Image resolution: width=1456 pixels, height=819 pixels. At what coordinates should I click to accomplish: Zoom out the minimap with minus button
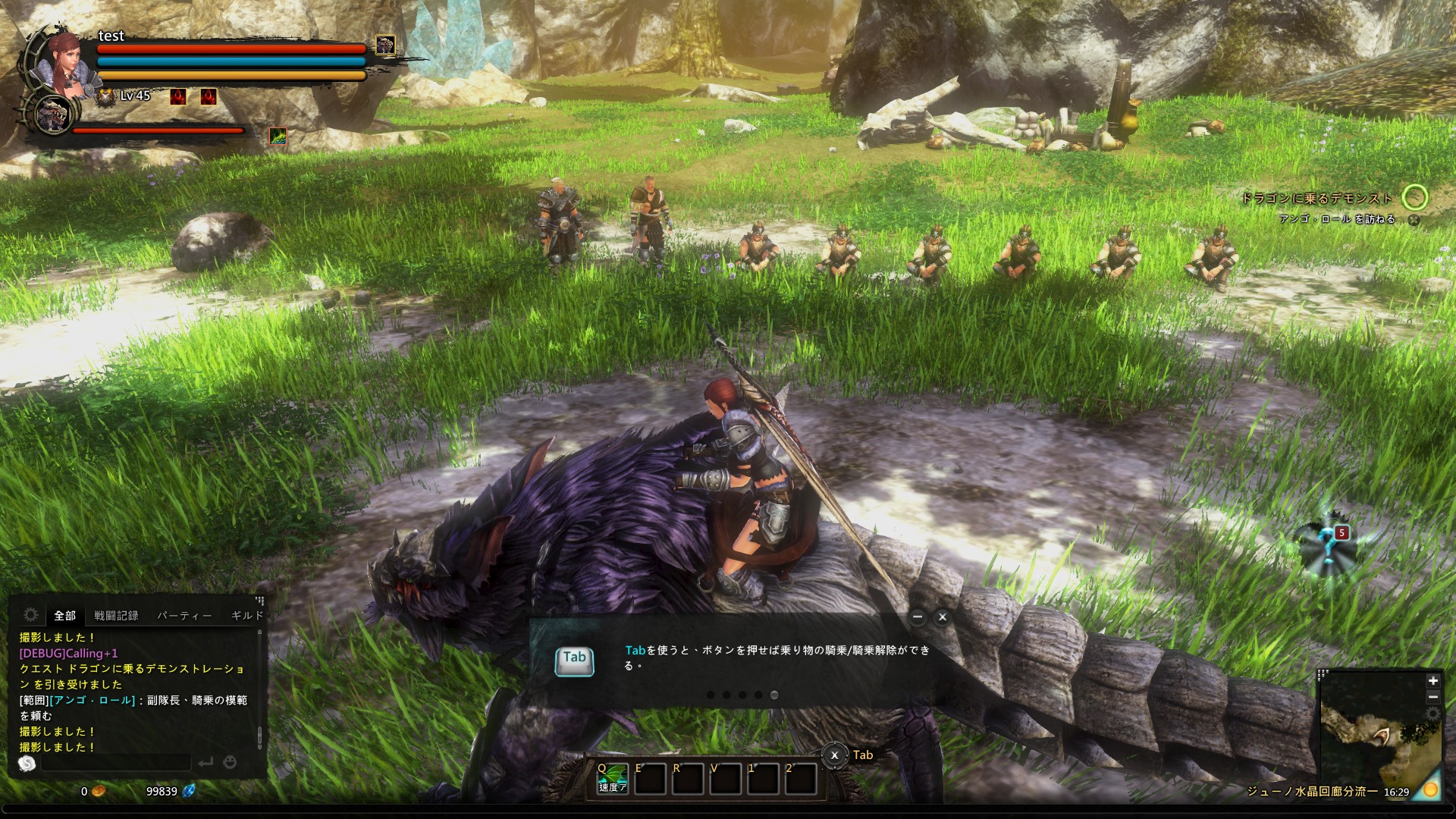coord(1432,697)
